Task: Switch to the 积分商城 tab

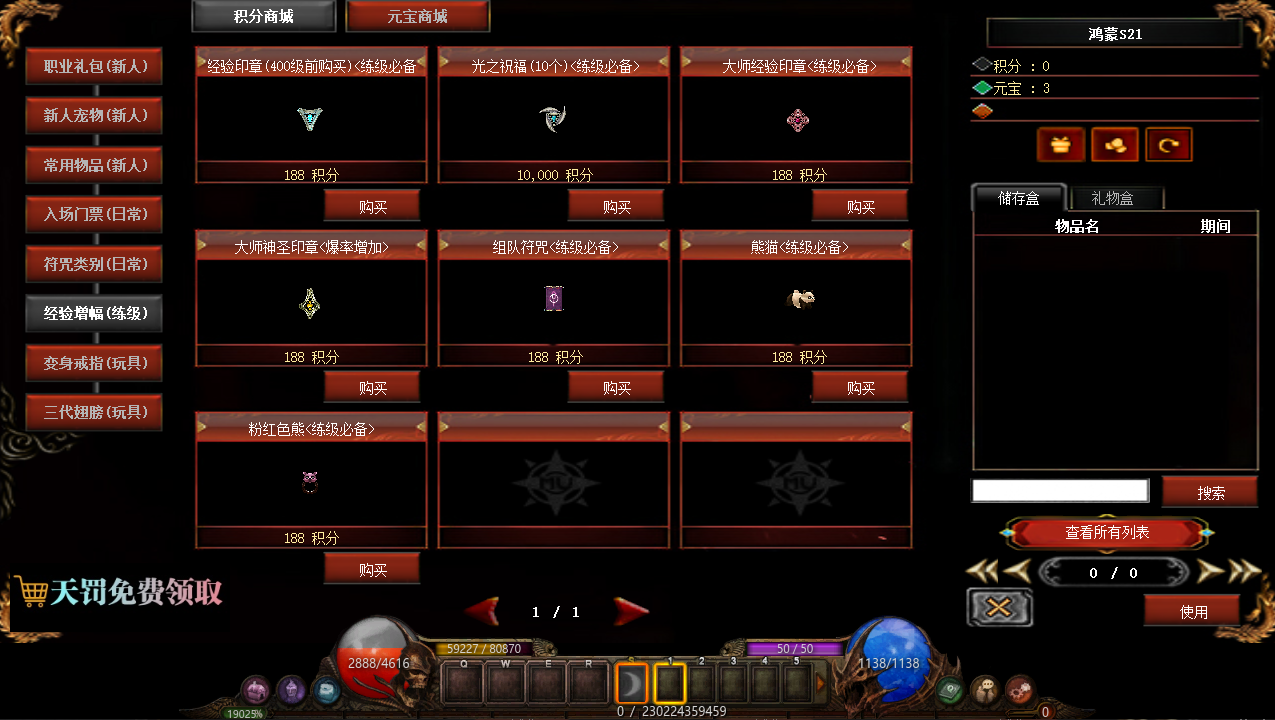Action: (x=264, y=17)
